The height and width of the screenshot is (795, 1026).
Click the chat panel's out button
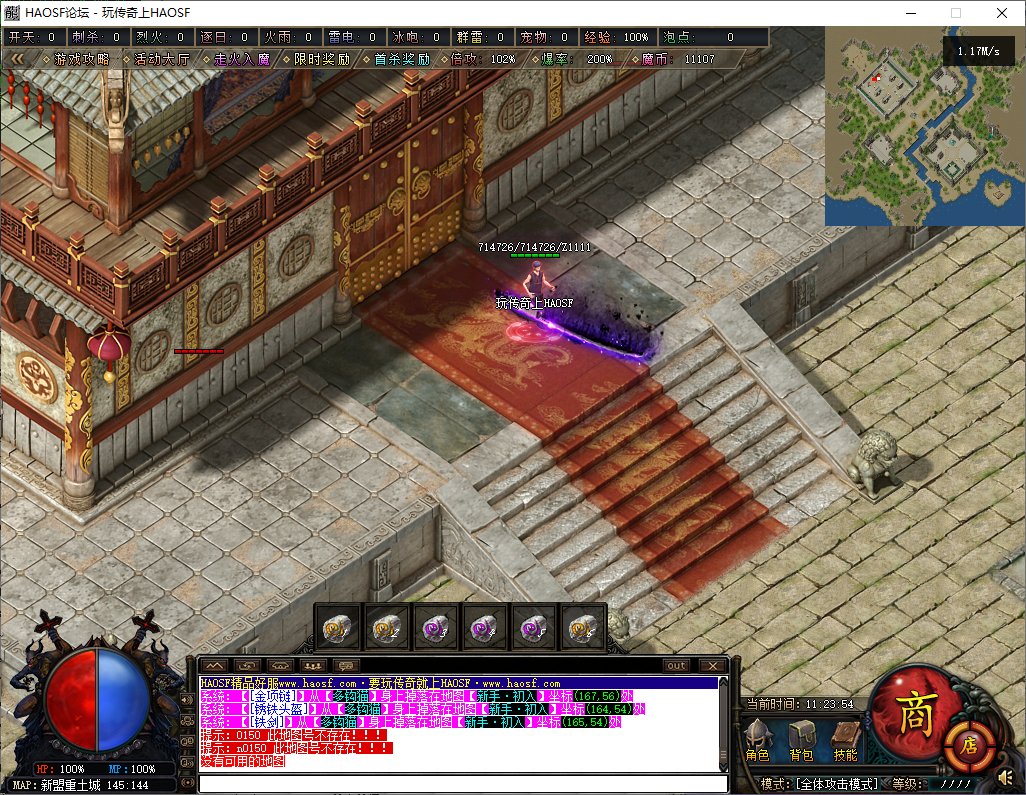(677, 666)
